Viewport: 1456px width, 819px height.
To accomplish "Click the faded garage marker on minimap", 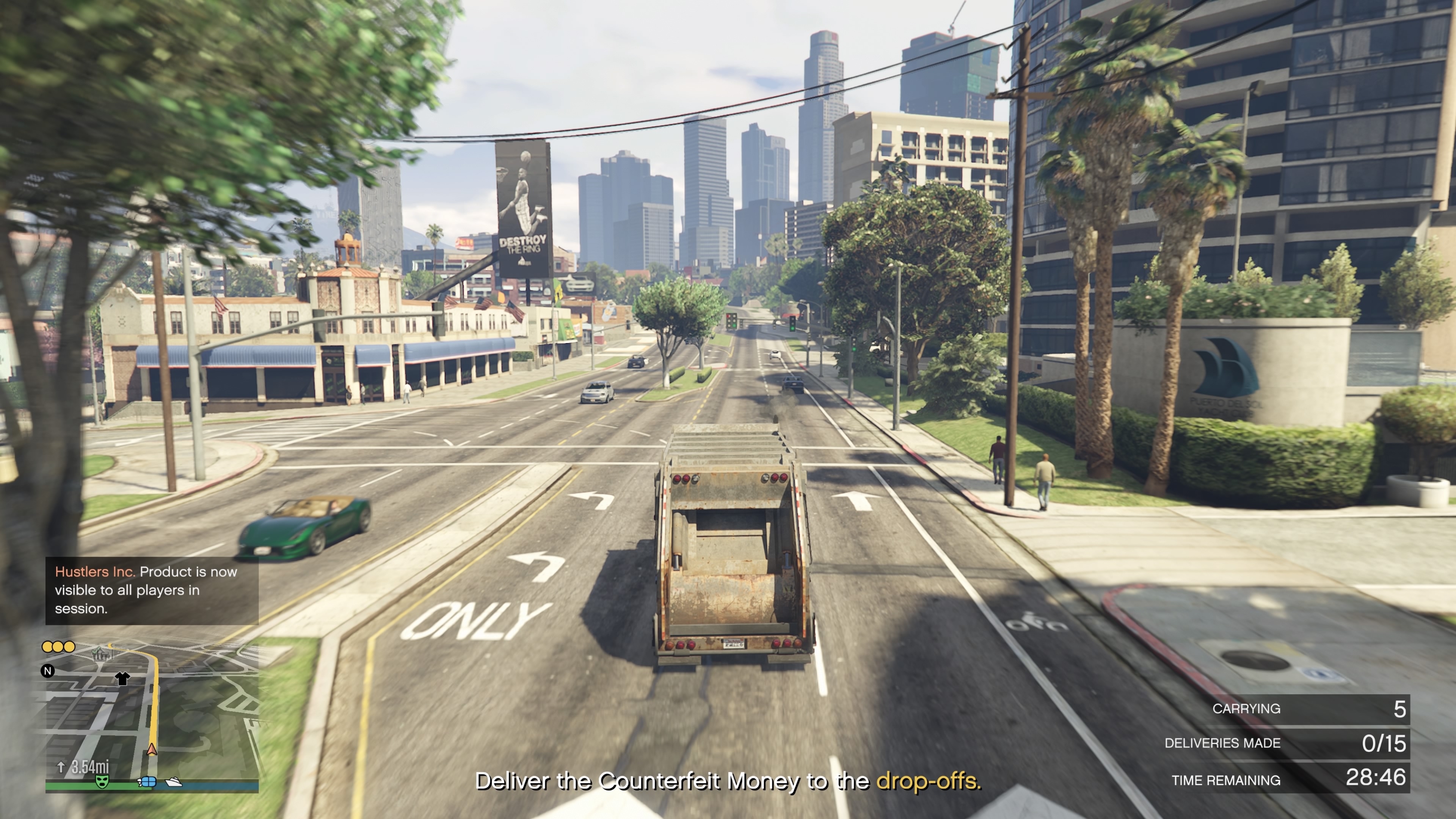I will click(x=102, y=654).
